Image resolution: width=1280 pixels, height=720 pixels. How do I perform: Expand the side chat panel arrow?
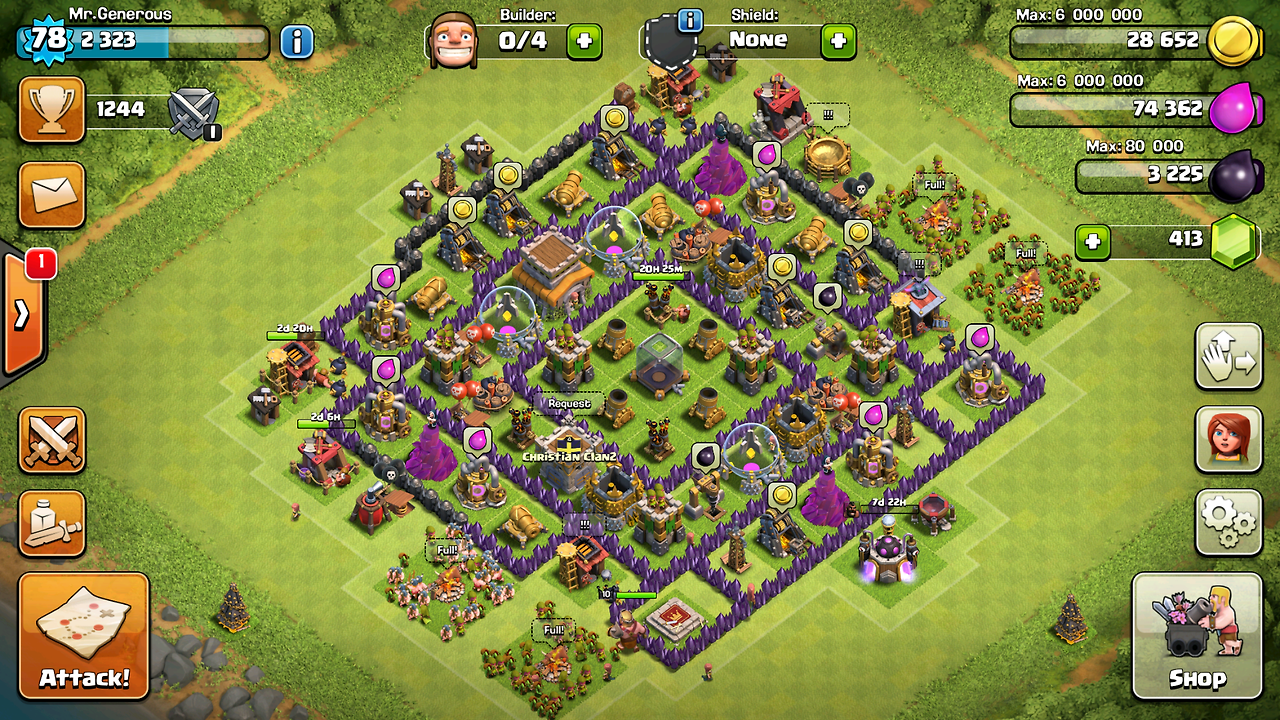22,314
